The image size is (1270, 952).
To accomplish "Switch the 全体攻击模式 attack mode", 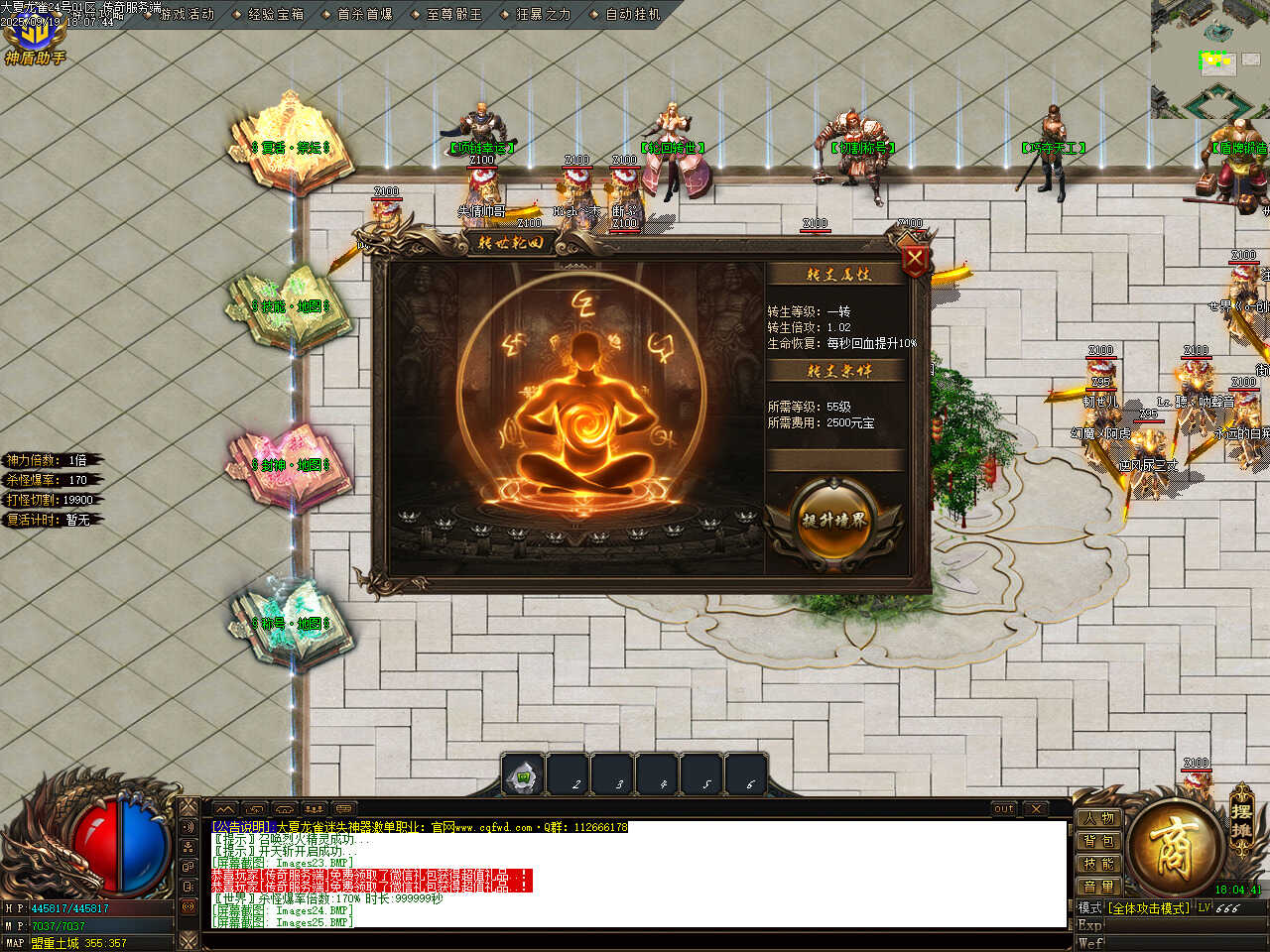I will [x=1150, y=908].
